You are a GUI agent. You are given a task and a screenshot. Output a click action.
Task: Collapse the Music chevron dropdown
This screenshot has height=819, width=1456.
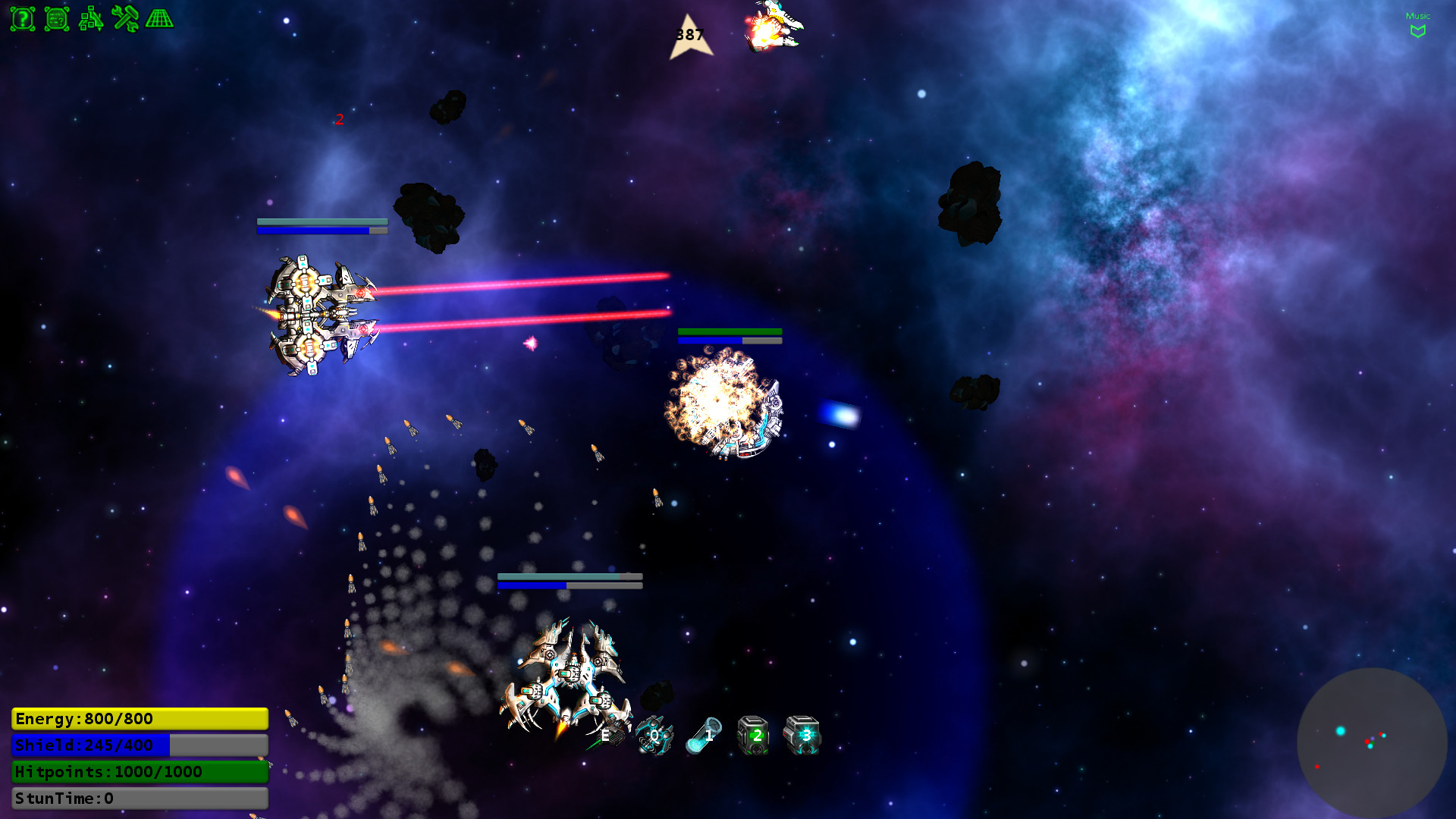pos(1417,30)
